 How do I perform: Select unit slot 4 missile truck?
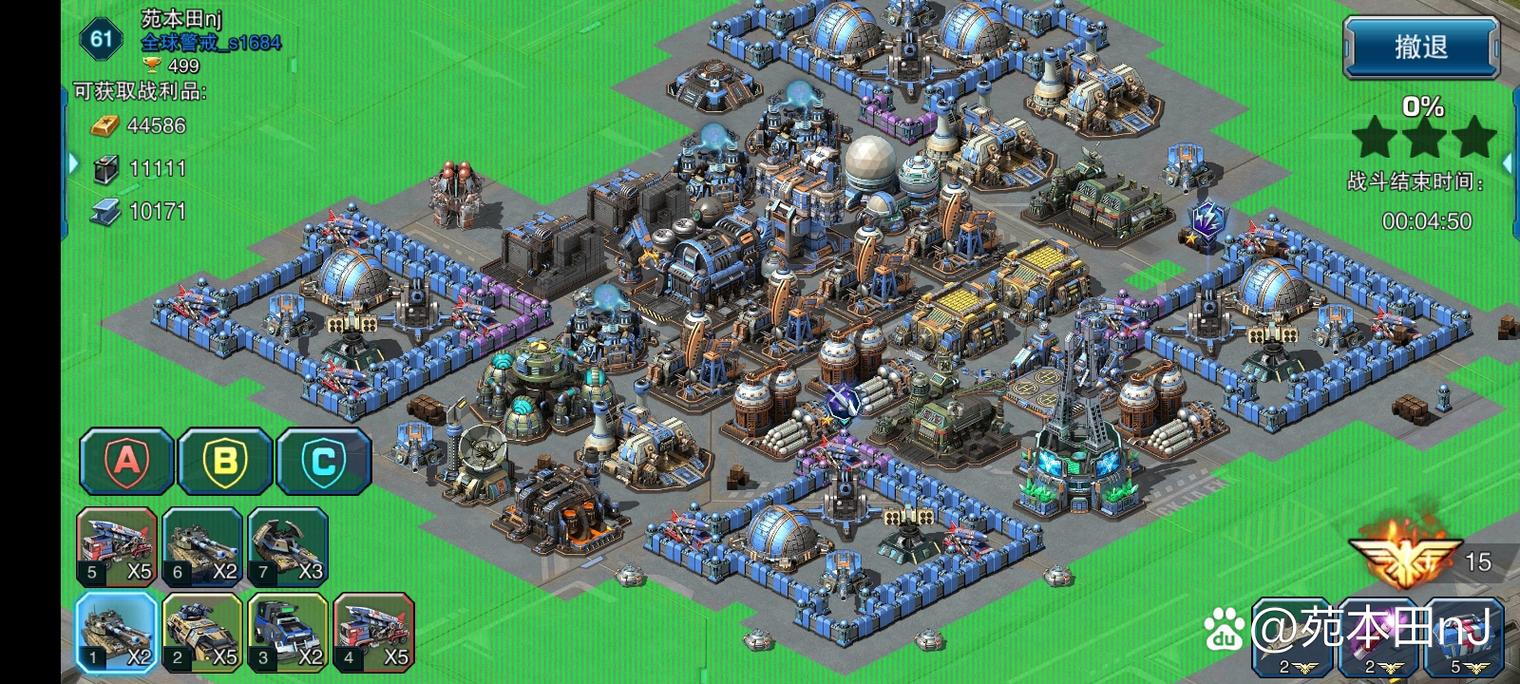373,632
